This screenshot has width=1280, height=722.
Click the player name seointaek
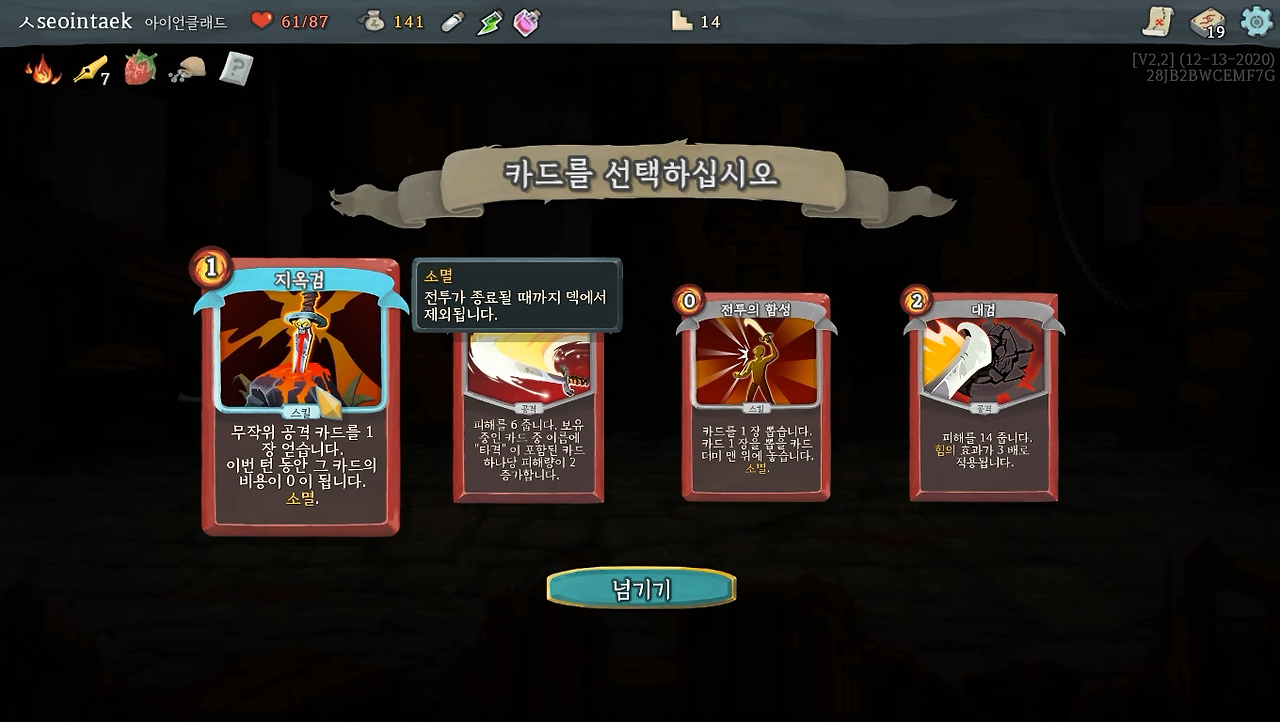pos(75,20)
